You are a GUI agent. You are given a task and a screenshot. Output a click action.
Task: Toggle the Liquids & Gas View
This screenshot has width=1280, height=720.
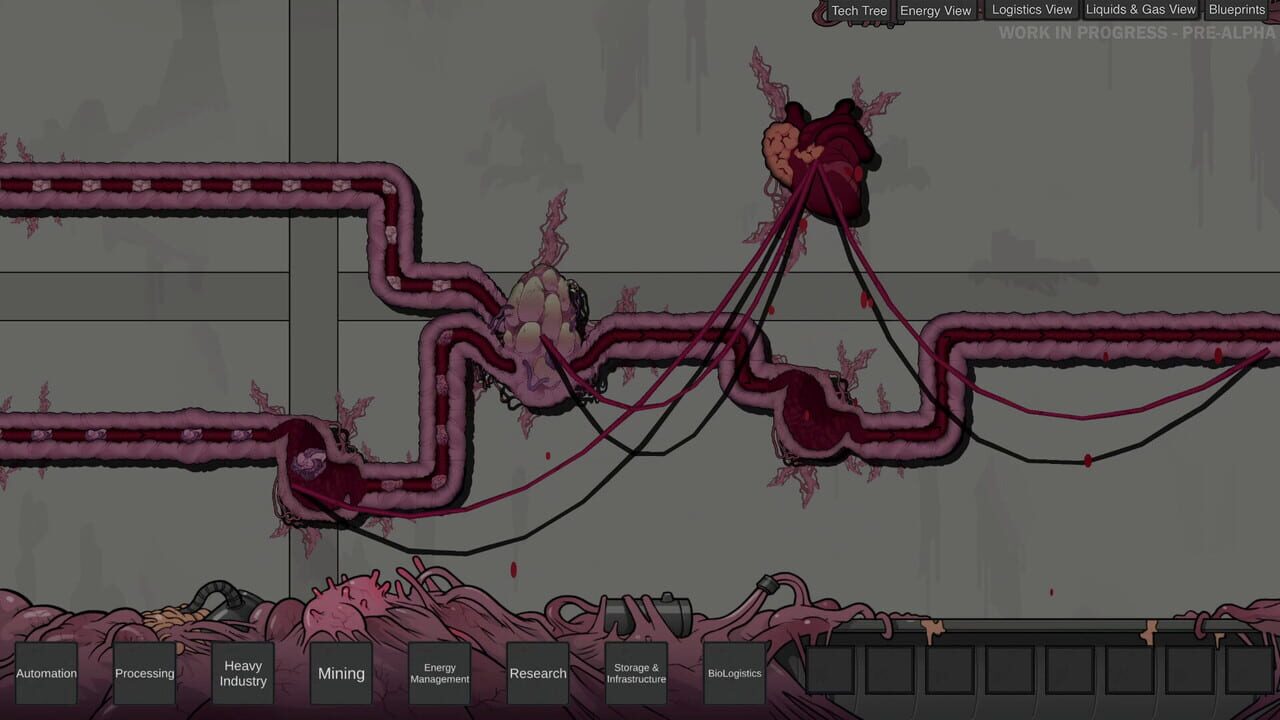pyautogui.click(x=1140, y=8)
